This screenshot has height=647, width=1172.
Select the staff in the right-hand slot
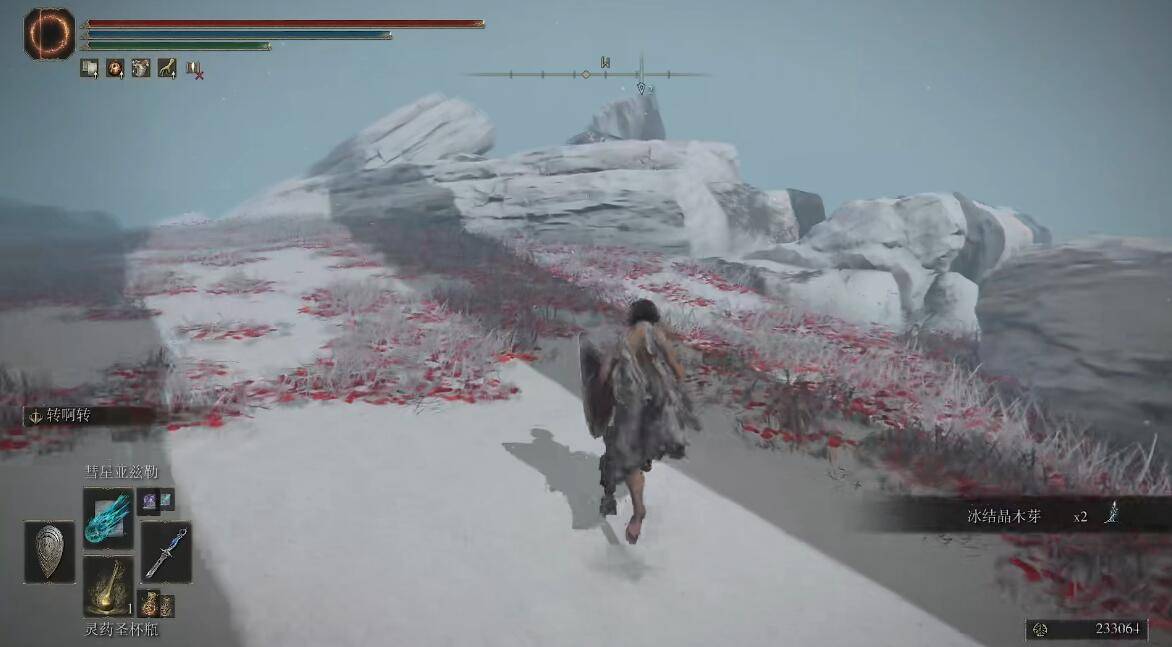[x=165, y=552]
